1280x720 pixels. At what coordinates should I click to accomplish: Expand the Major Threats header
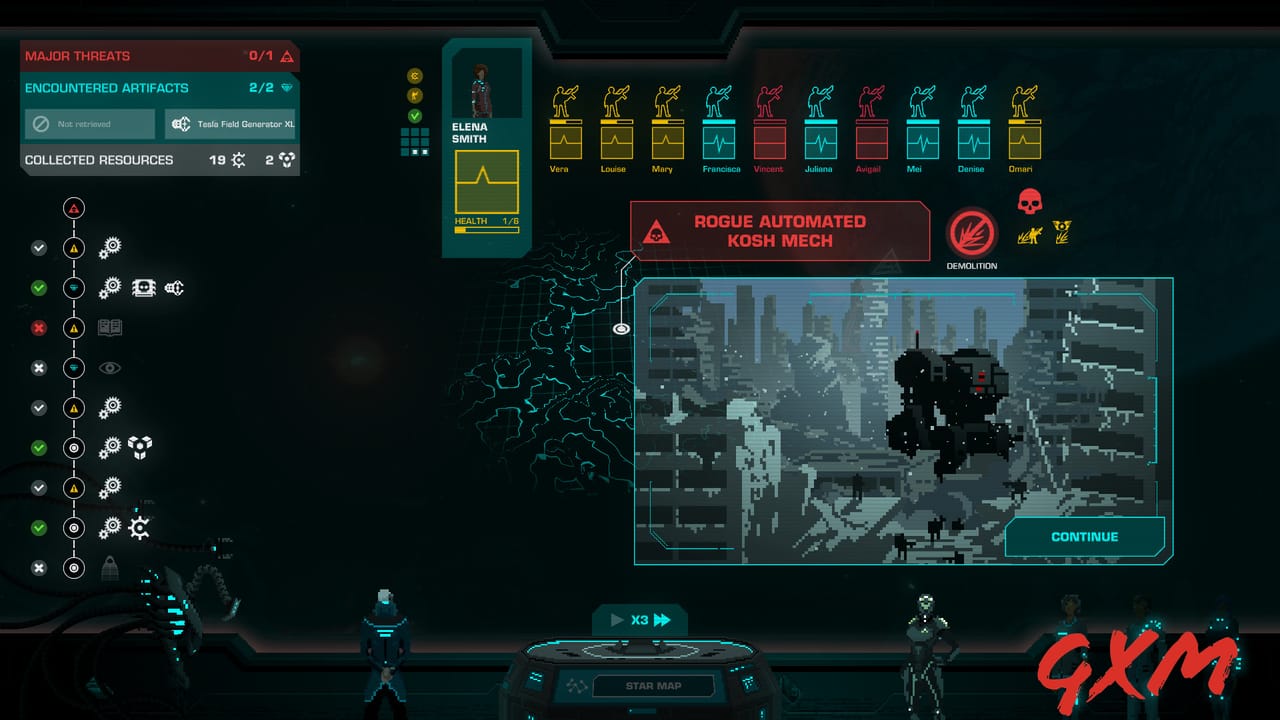[160, 56]
